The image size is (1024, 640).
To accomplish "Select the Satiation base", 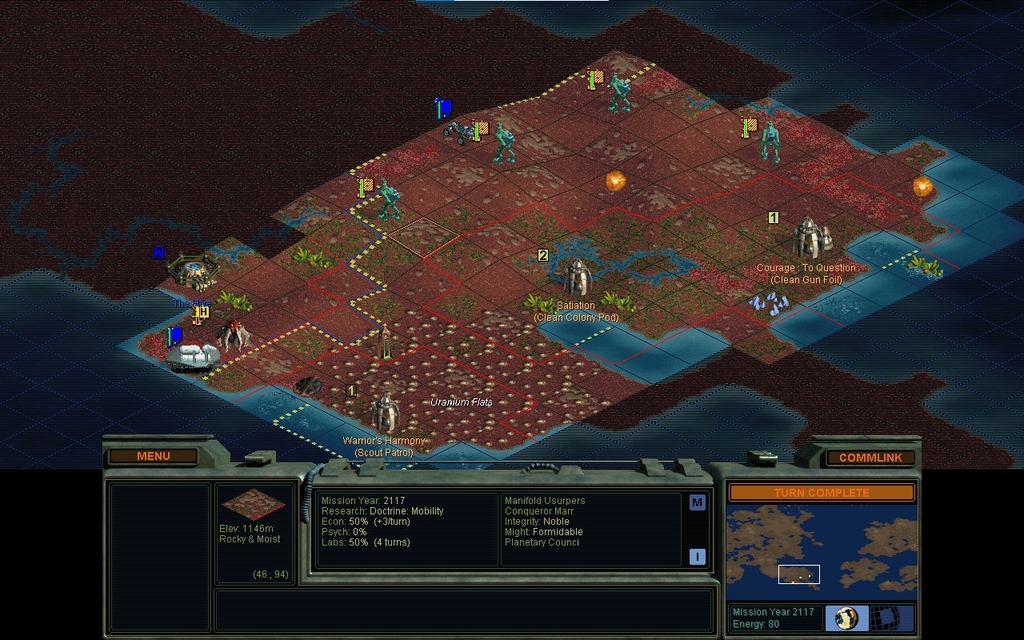I will (x=577, y=278).
